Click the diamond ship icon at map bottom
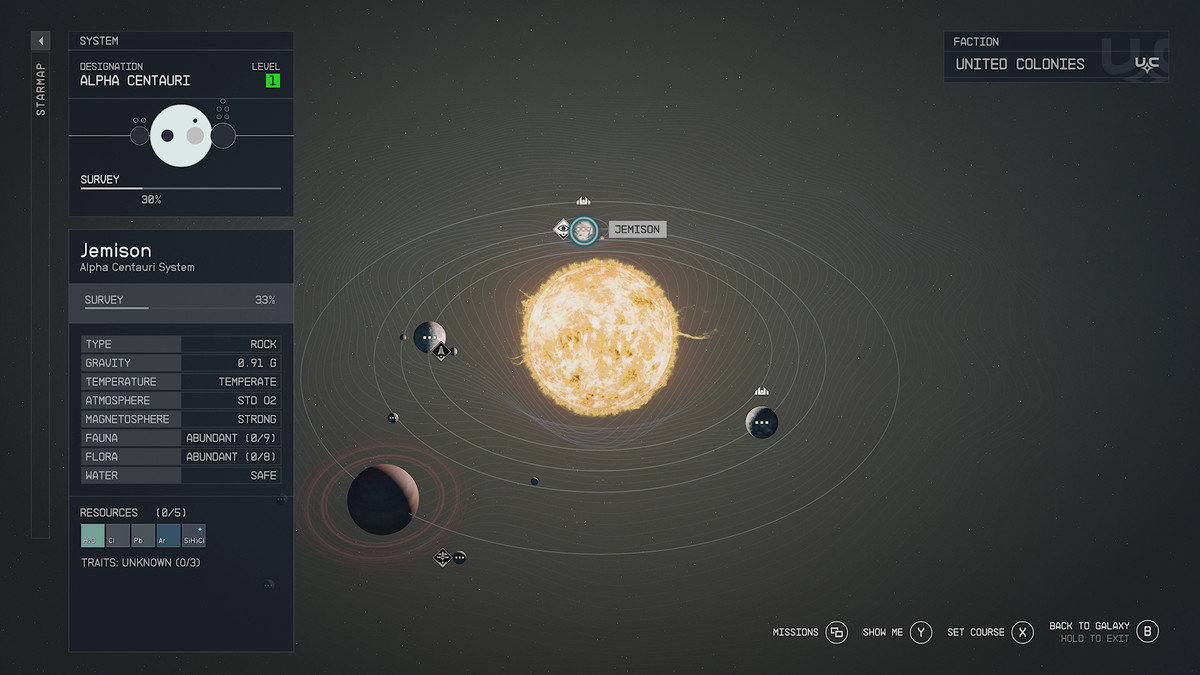1200x675 pixels. (442, 557)
